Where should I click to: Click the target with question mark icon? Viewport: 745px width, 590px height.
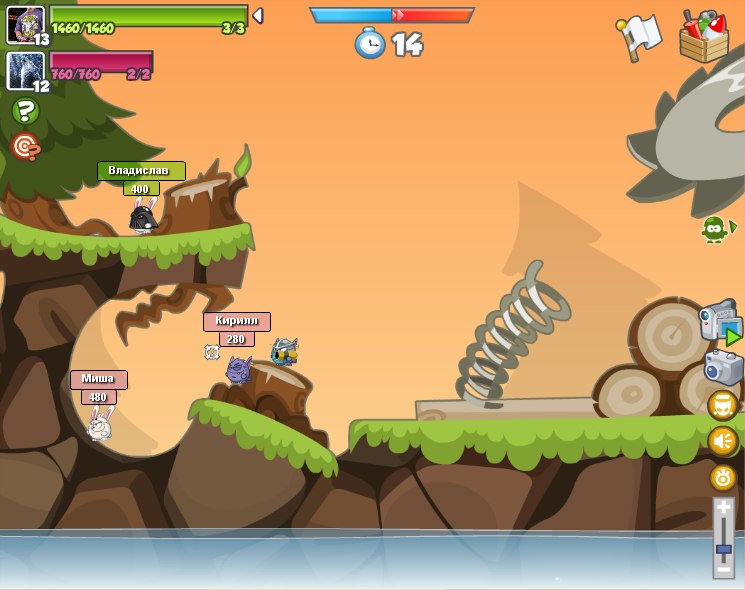[25, 147]
